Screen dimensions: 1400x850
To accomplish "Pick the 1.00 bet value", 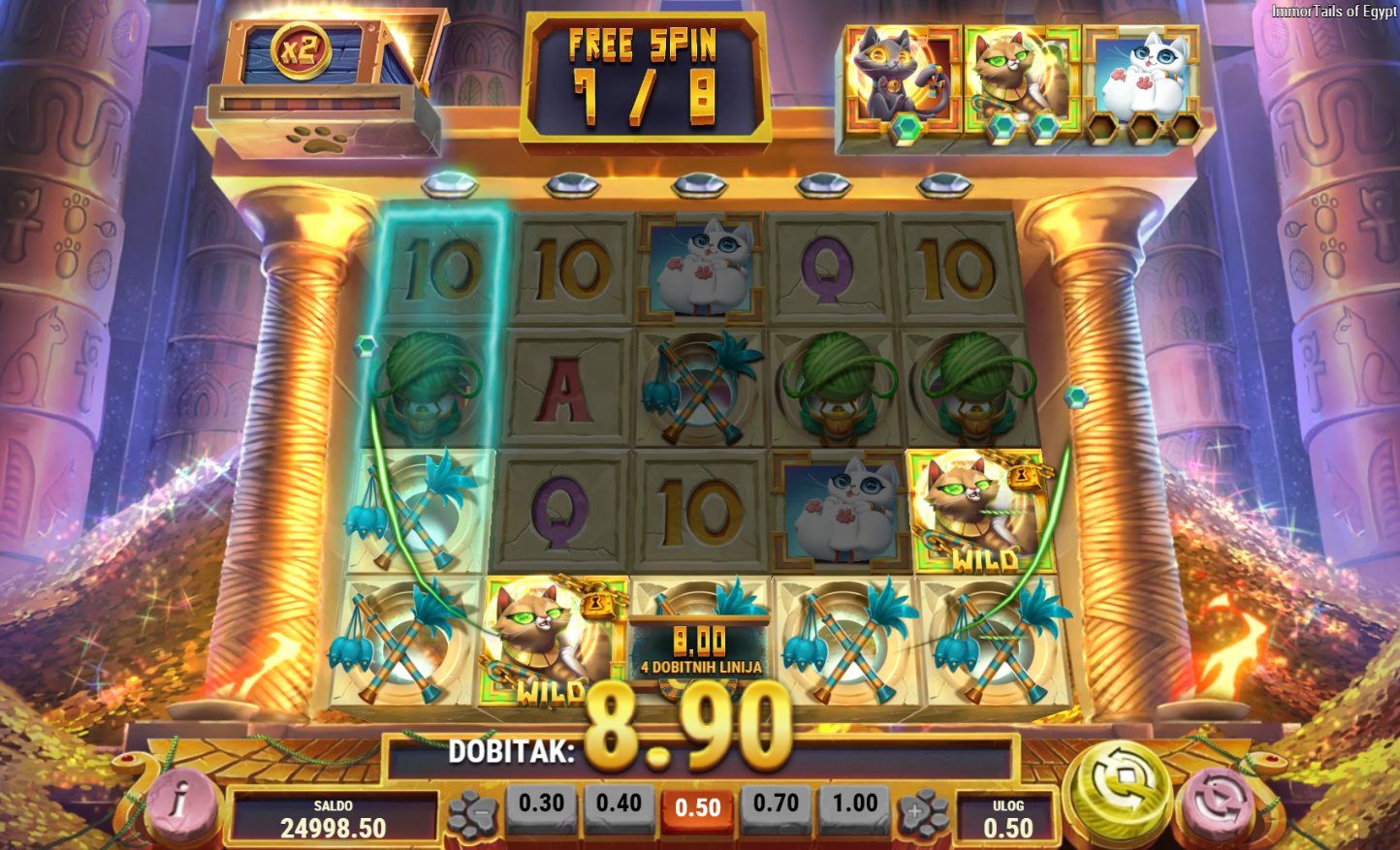I will tap(854, 804).
